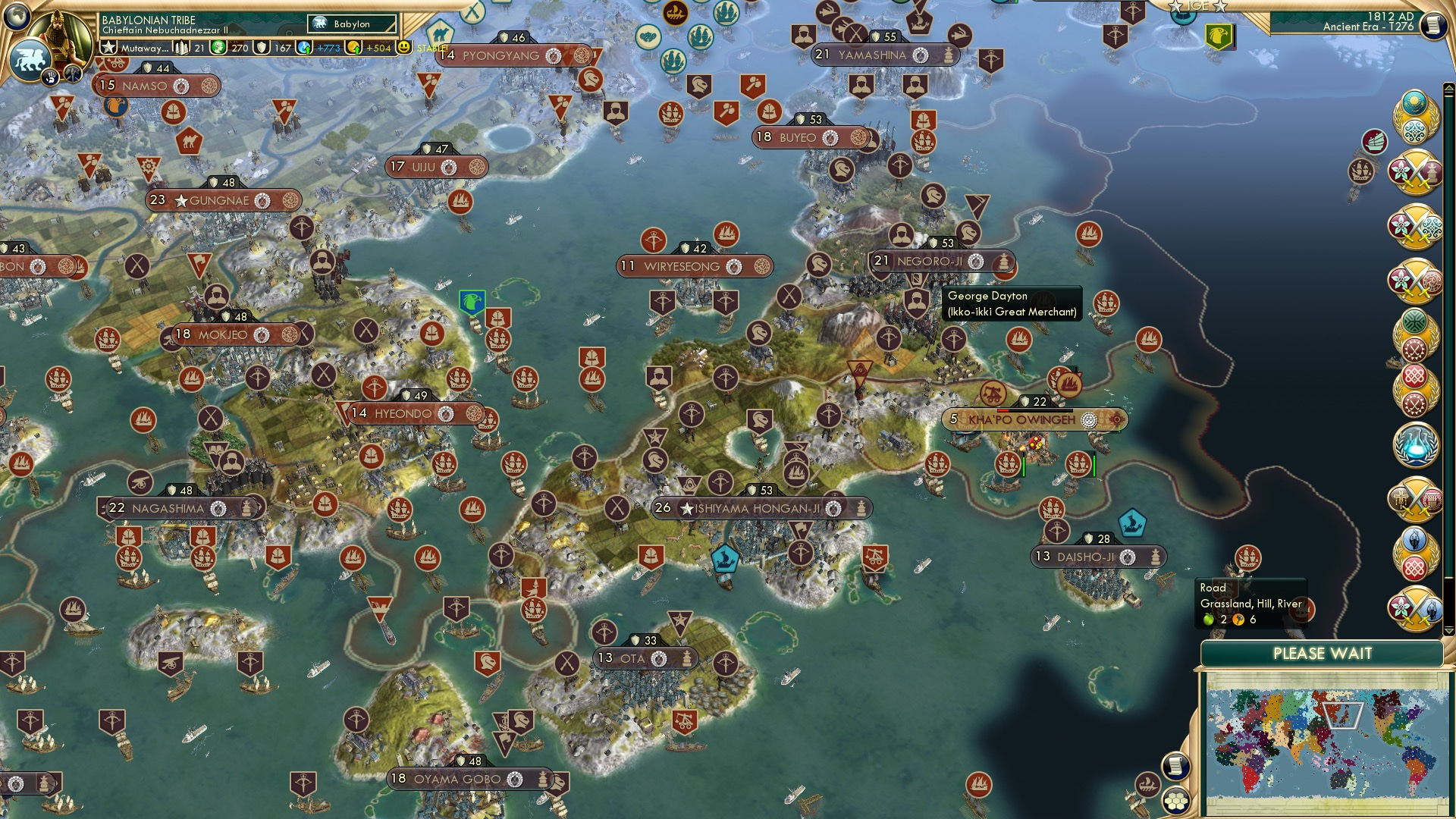Open the scroll menu beside the date

[x=1432, y=26]
